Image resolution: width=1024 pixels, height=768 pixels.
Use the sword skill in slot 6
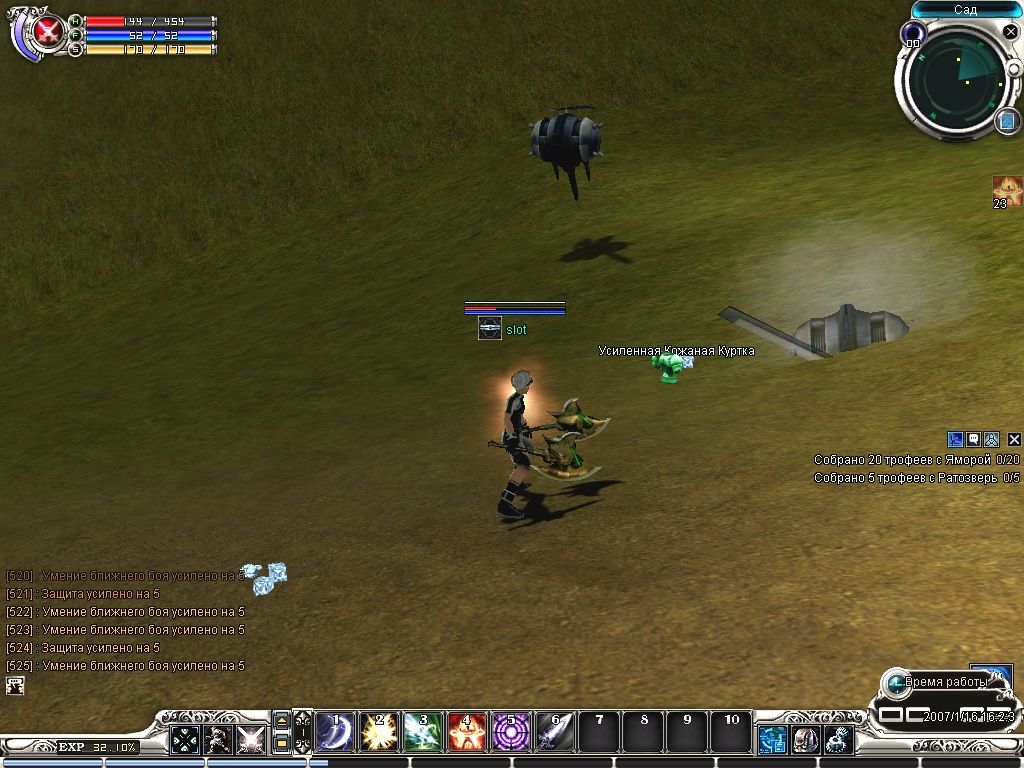pos(555,733)
